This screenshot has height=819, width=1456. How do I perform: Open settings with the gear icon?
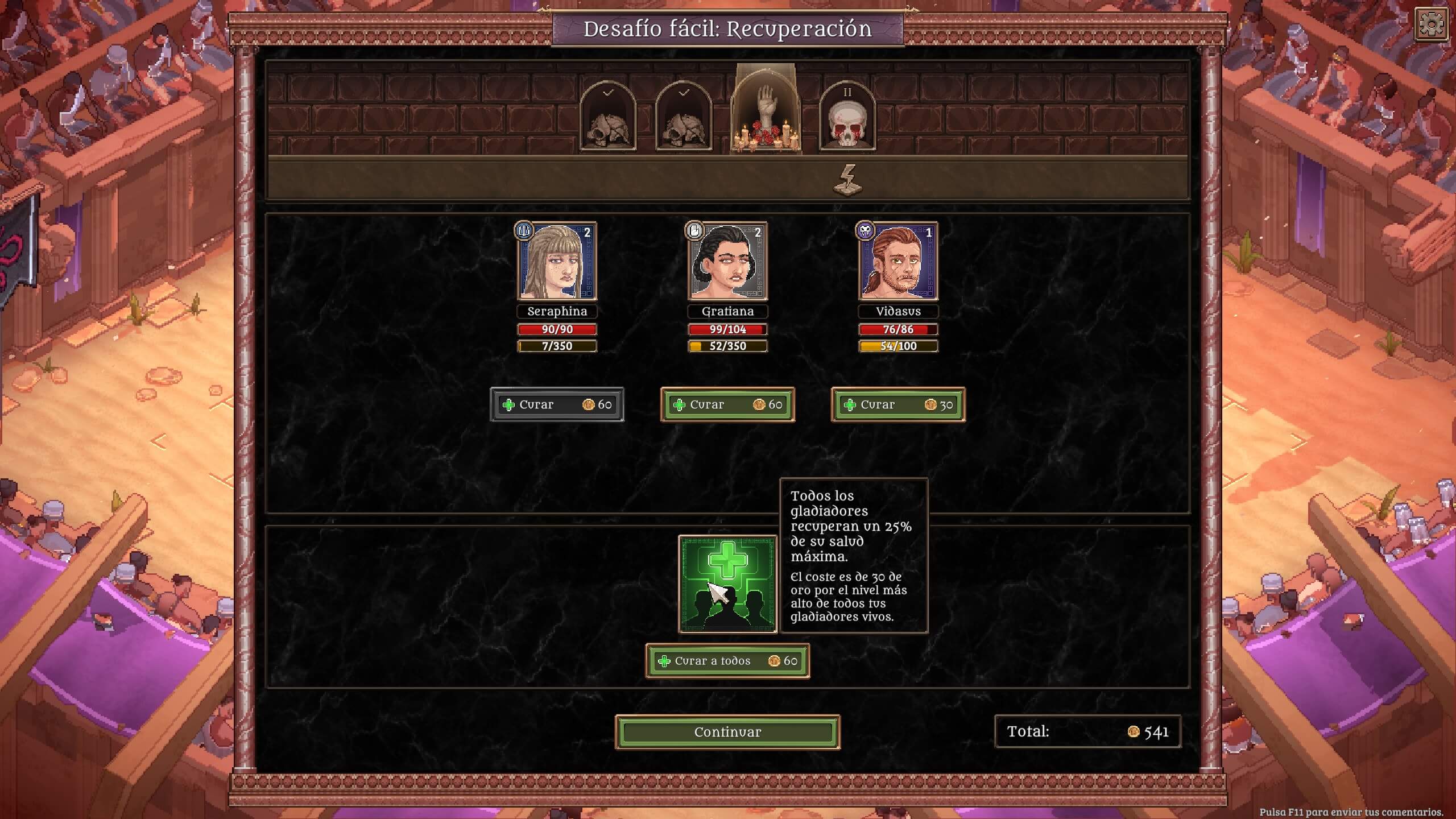point(1431,24)
